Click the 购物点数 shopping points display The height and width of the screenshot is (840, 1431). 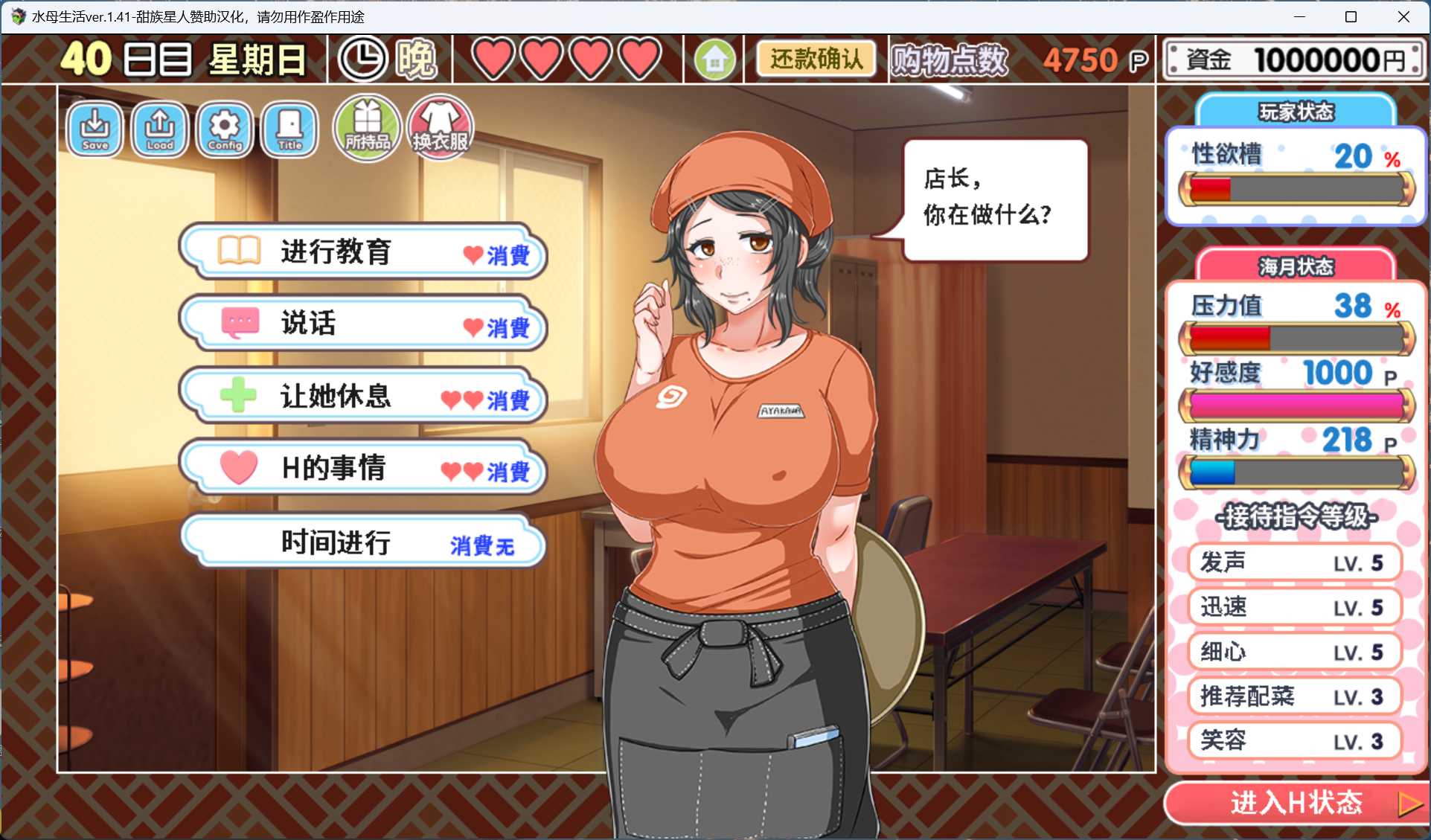(948, 58)
